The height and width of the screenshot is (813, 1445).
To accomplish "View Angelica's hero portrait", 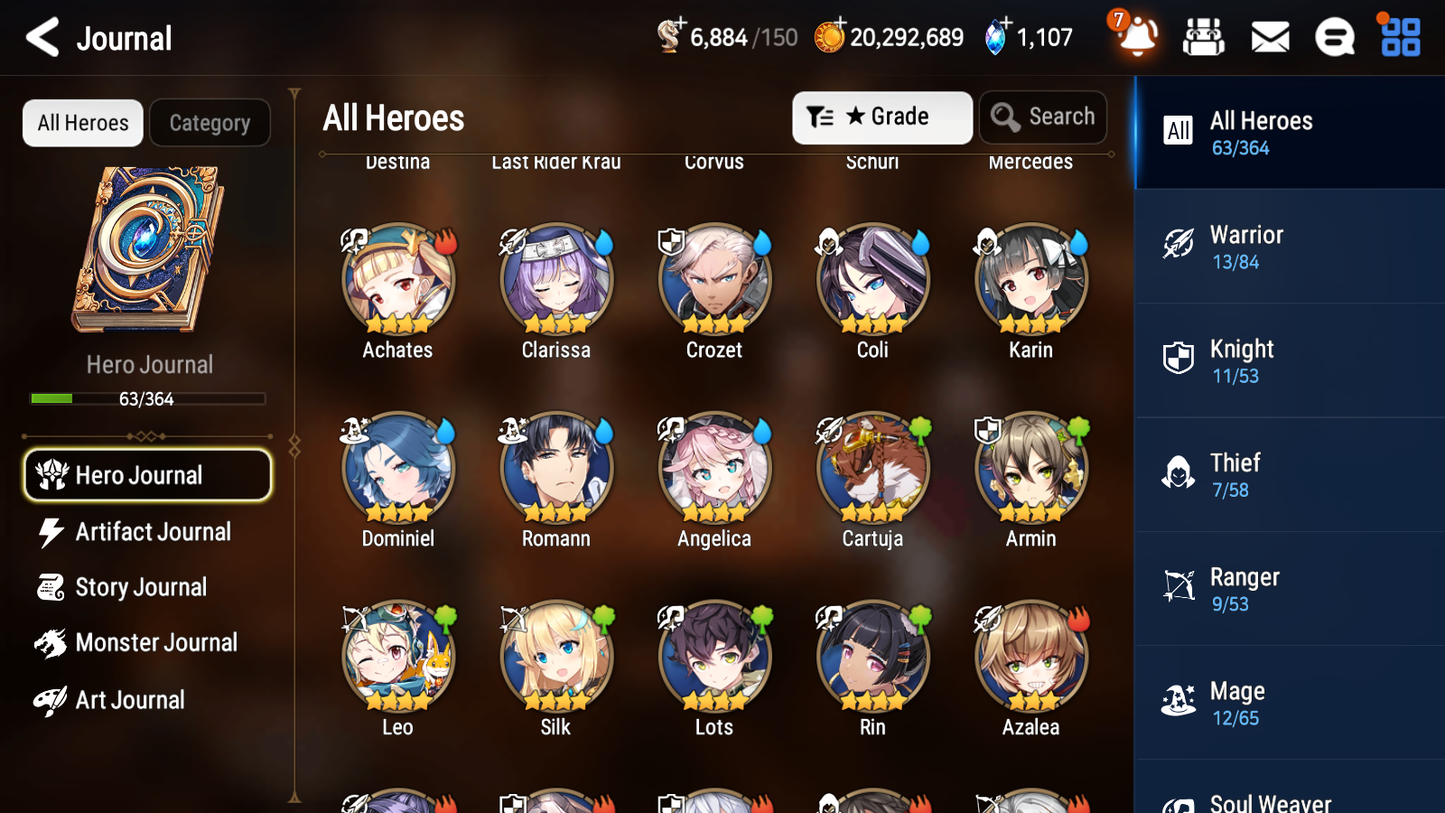I will click(714, 468).
